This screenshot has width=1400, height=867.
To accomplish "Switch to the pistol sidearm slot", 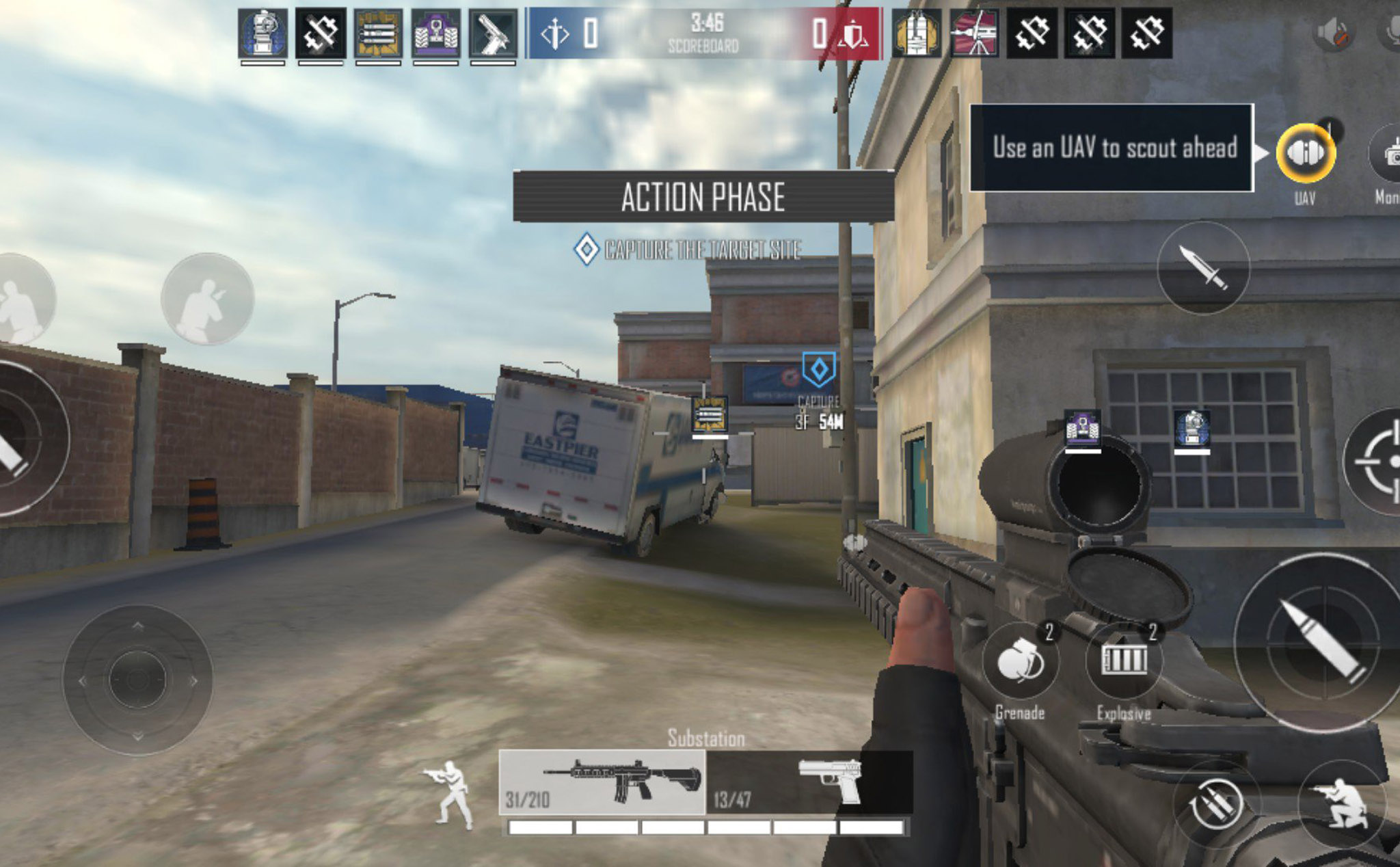I will coord(809,783).
